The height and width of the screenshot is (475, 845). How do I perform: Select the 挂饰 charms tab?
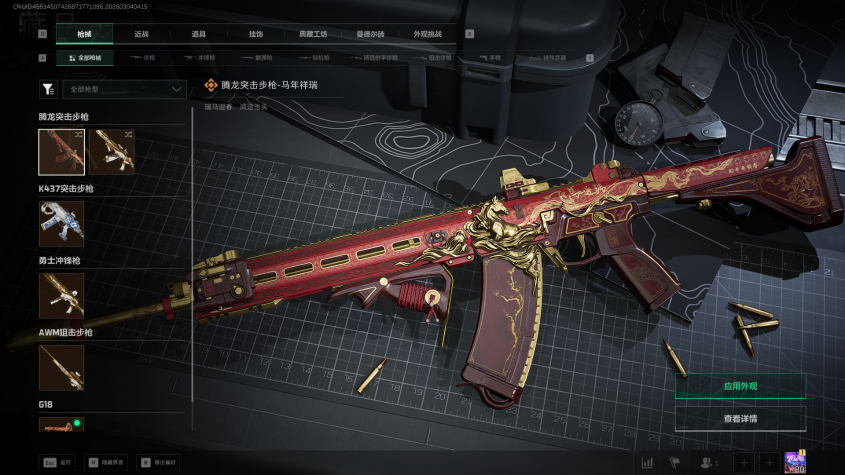tap(256, 34)
